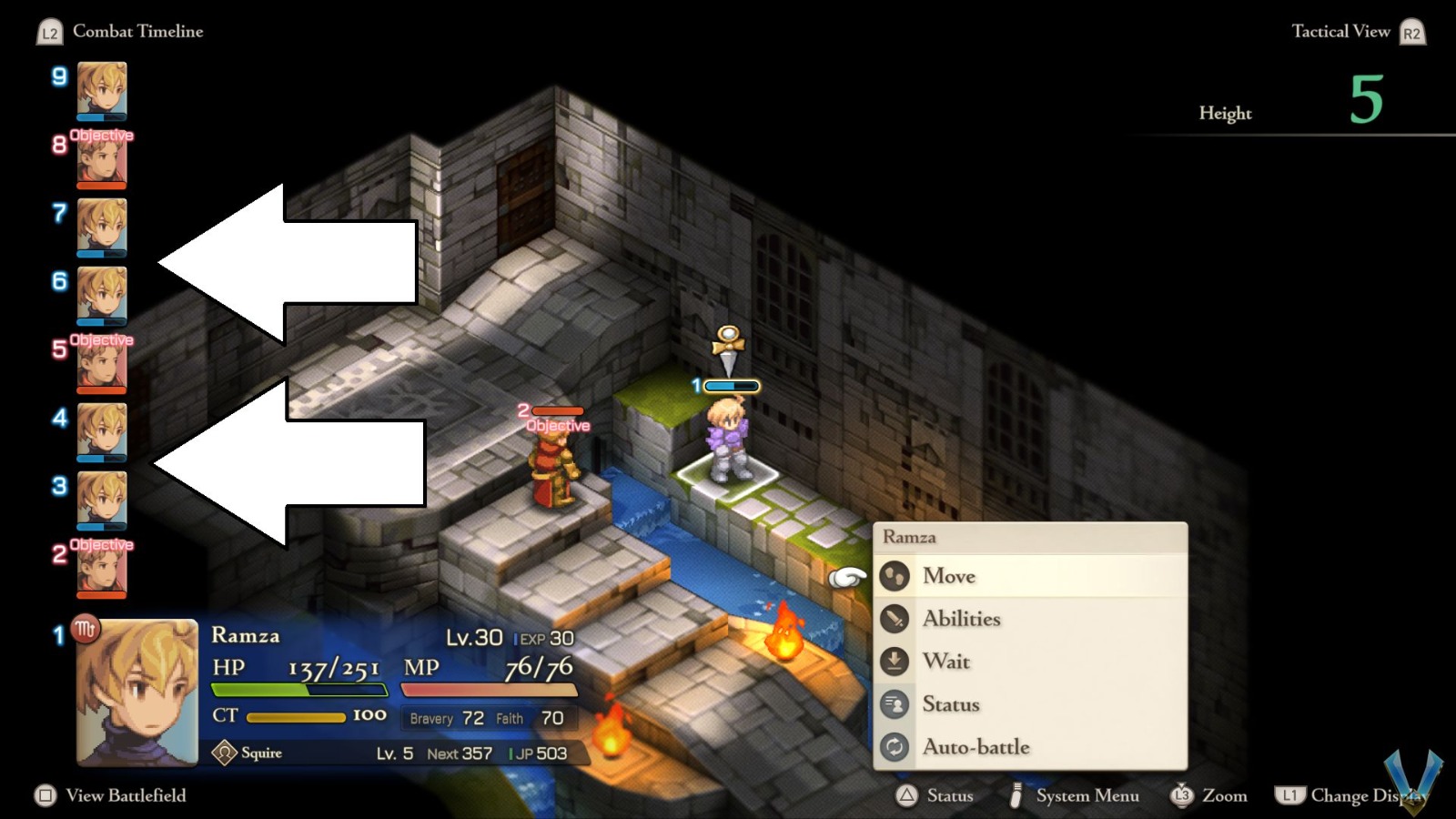Click the cursor glove icon beside the menu
This screenshot has height=819, width=1456.
coord(846,576)
